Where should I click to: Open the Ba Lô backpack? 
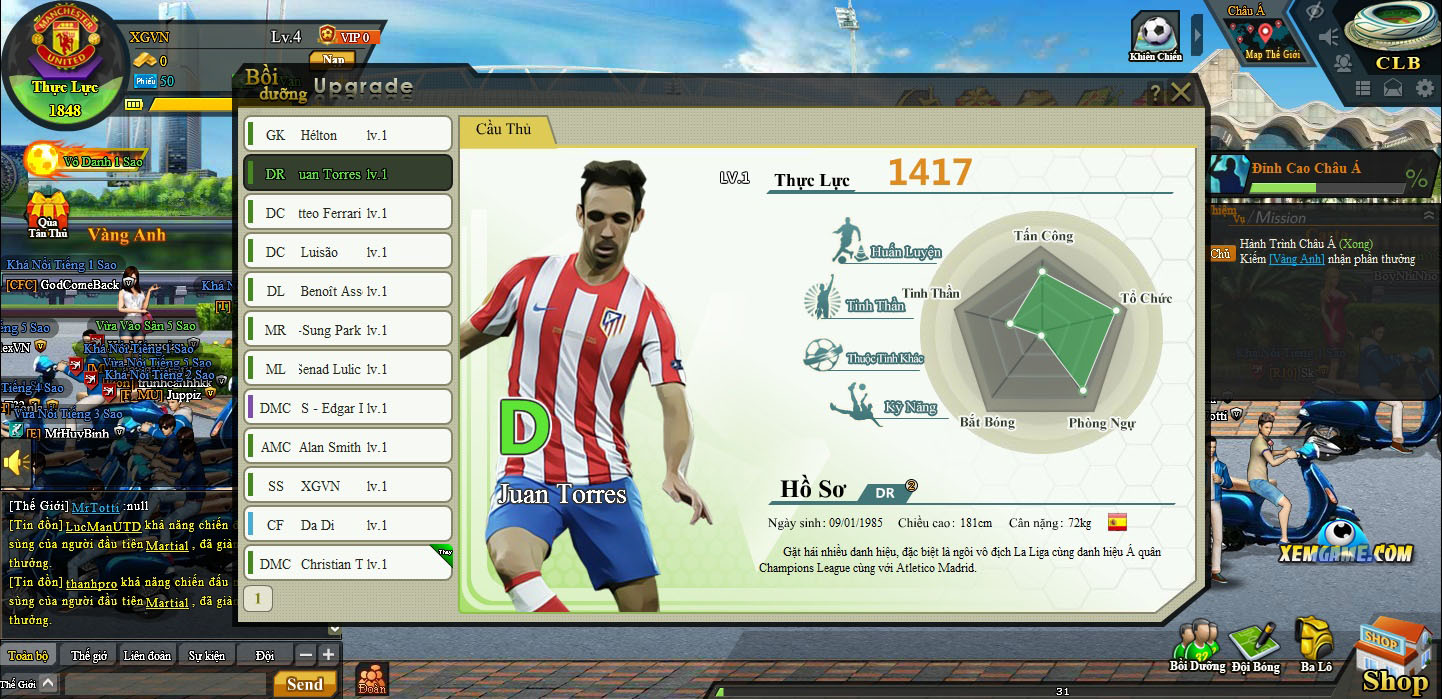pos(1315,645)
